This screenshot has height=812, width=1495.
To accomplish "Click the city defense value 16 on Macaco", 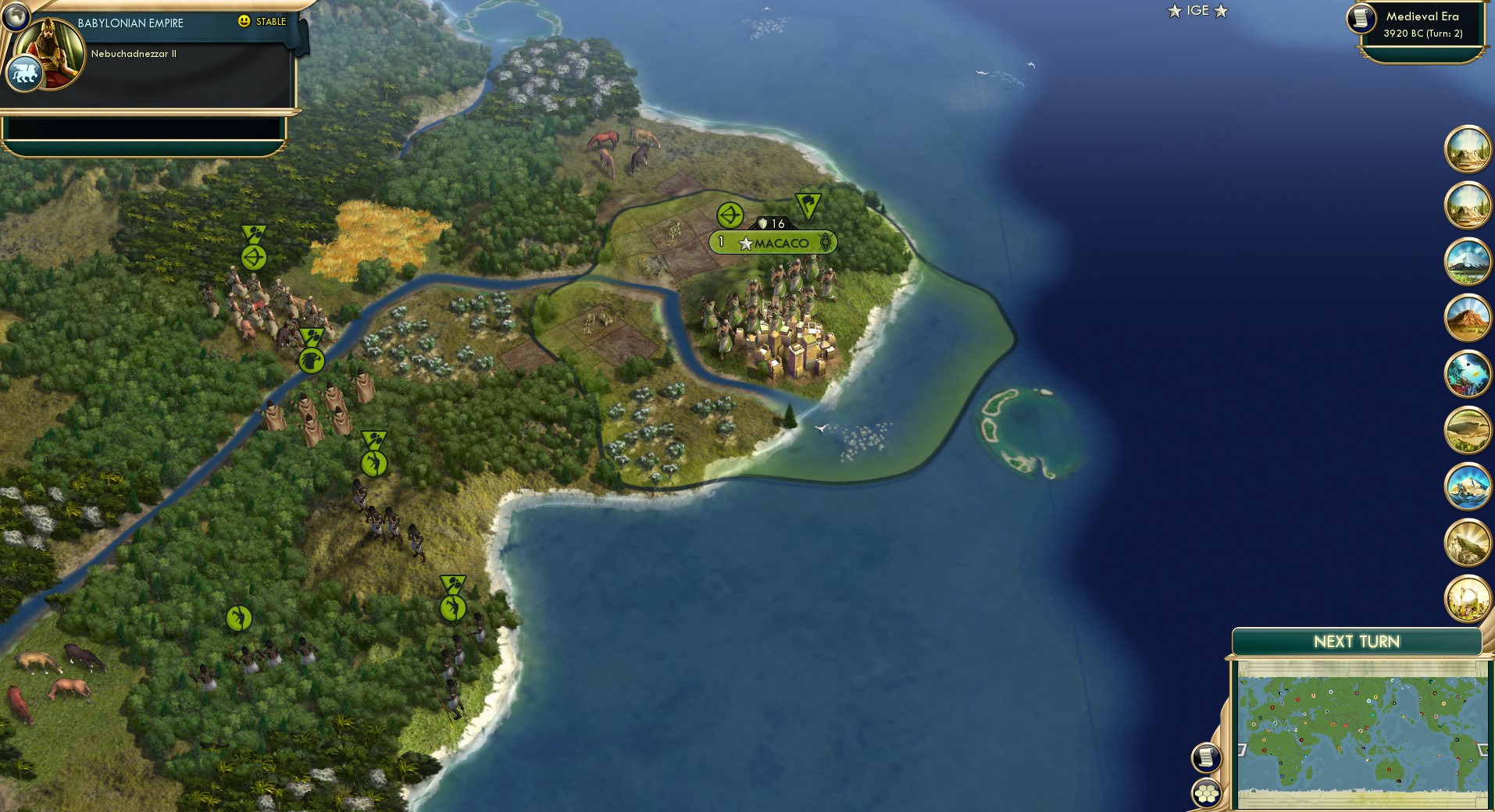I will (x=773, y=222).
